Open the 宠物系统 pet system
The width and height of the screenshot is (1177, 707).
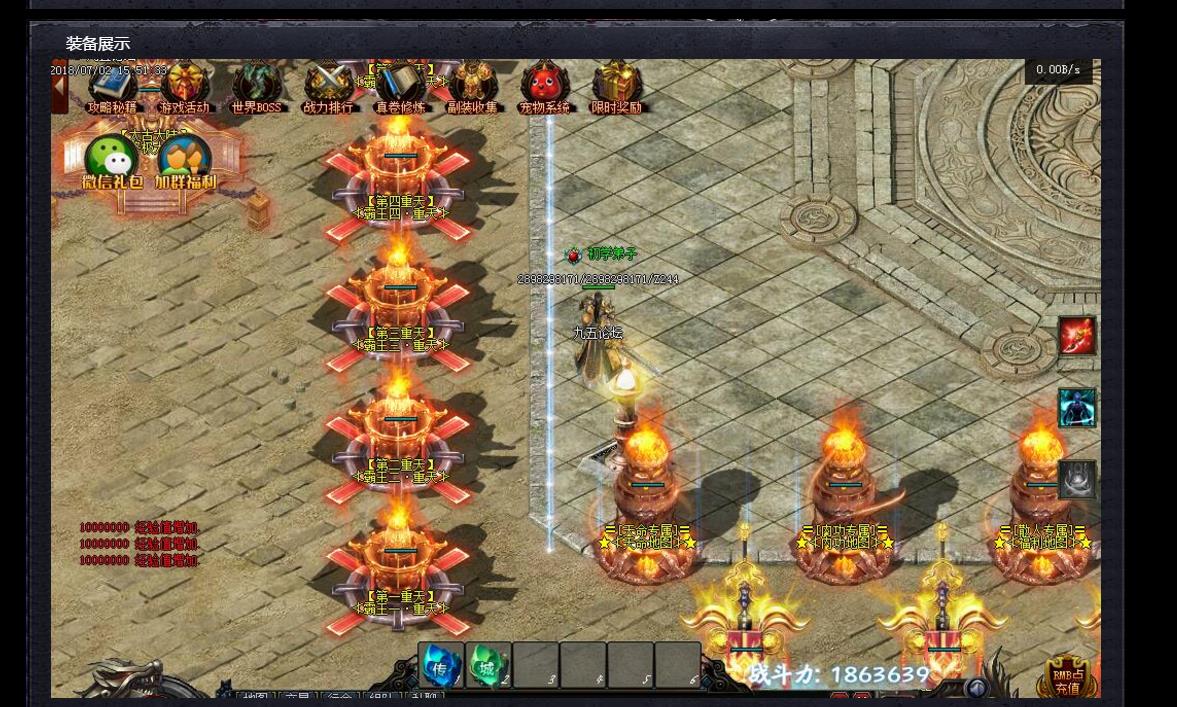[x=545, y=87]
